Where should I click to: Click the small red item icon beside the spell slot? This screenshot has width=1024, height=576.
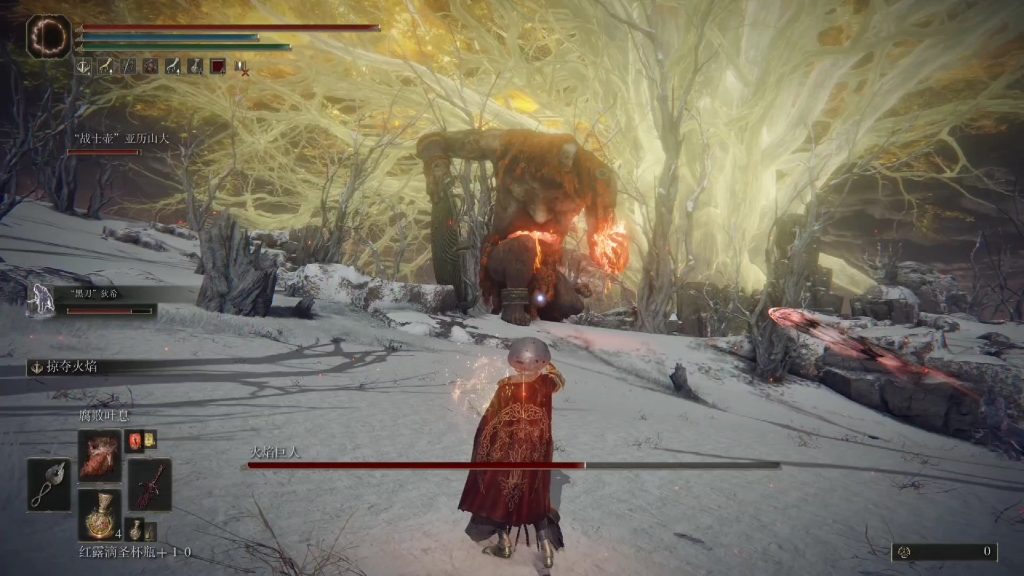(134, 440)
